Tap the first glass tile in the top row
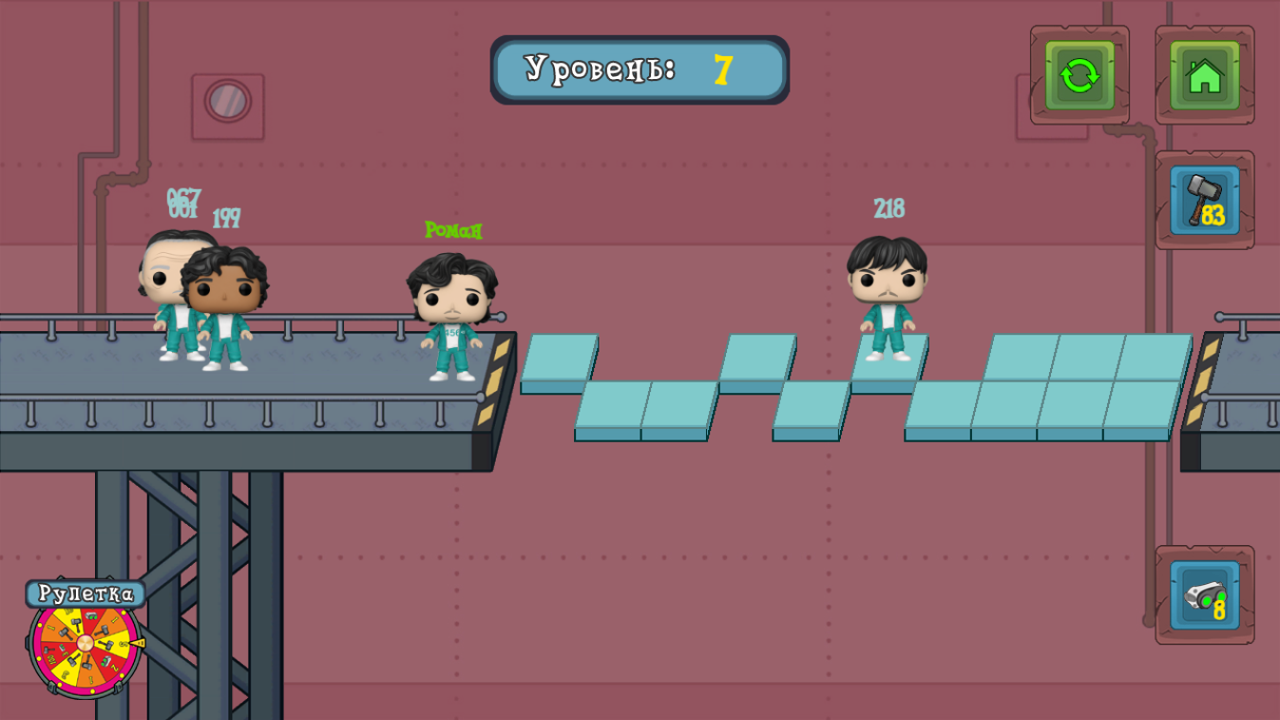 point(560,358)
